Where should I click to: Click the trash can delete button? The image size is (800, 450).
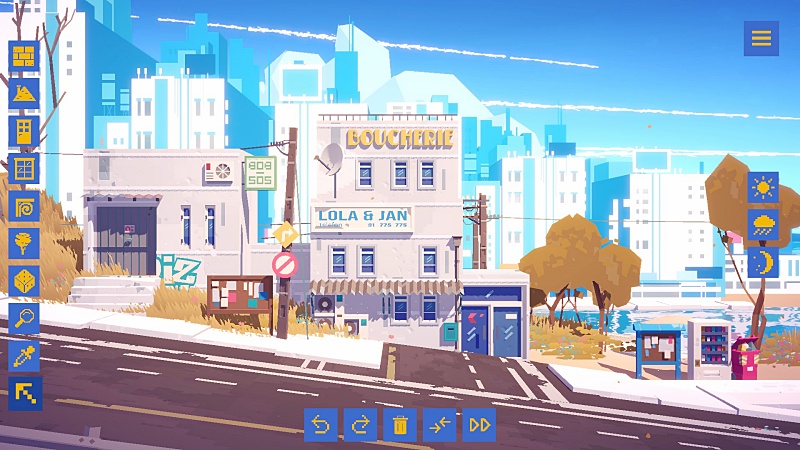click(x=400, y=425)
